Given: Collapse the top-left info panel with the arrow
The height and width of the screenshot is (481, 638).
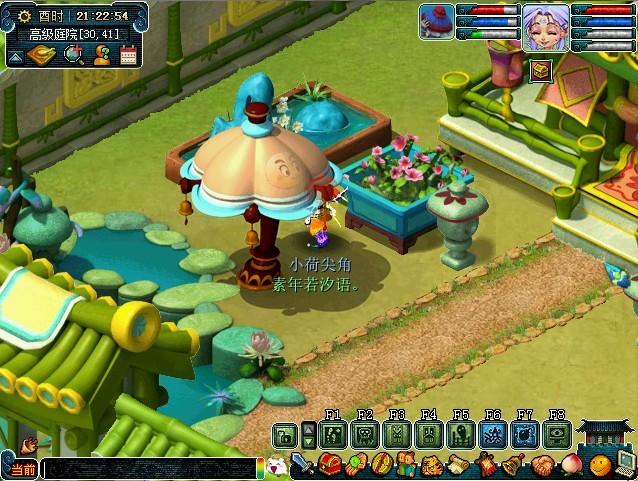Looking at the screenshot, I should point(16,57).
